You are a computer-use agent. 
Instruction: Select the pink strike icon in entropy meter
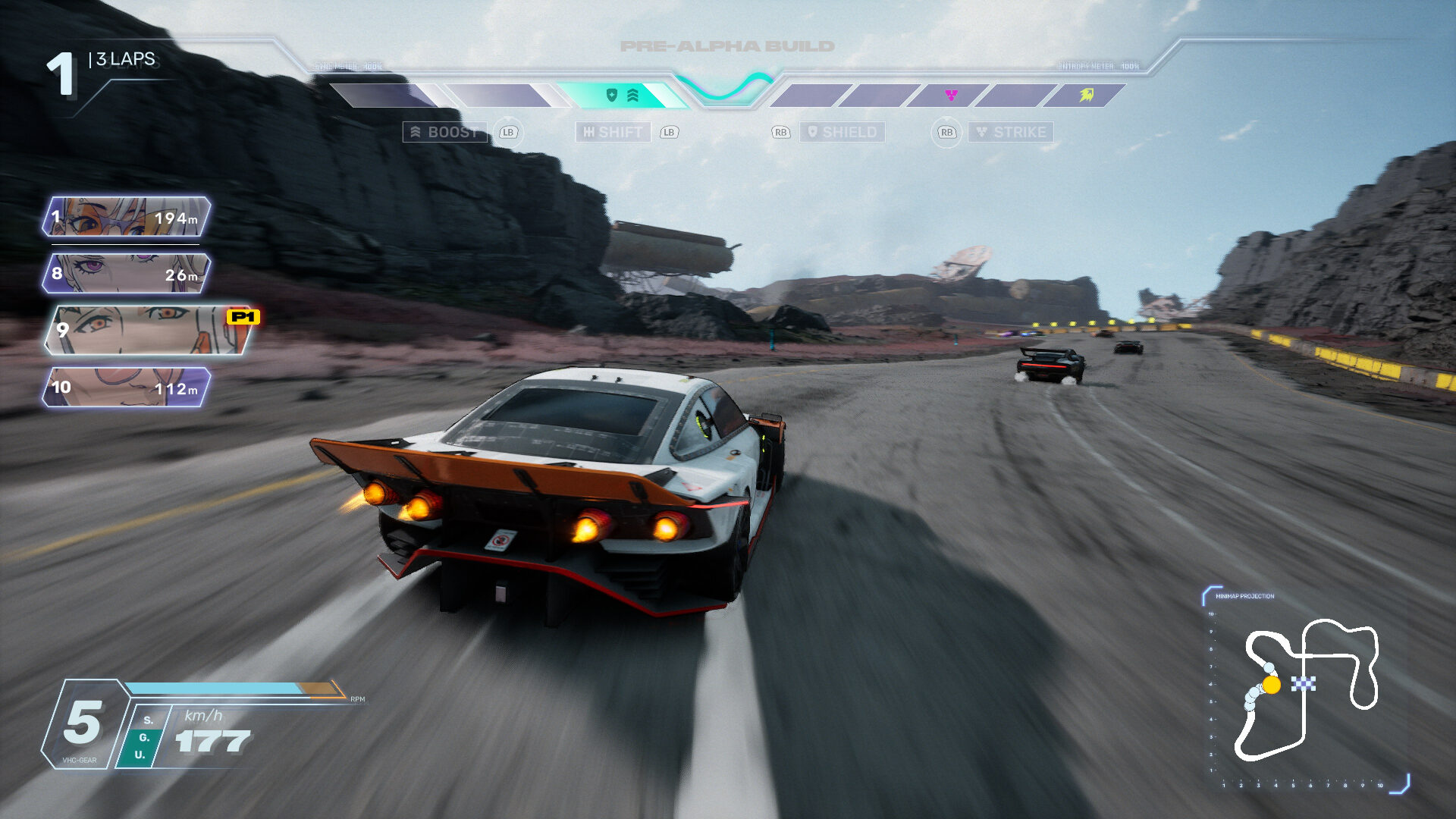951,95
